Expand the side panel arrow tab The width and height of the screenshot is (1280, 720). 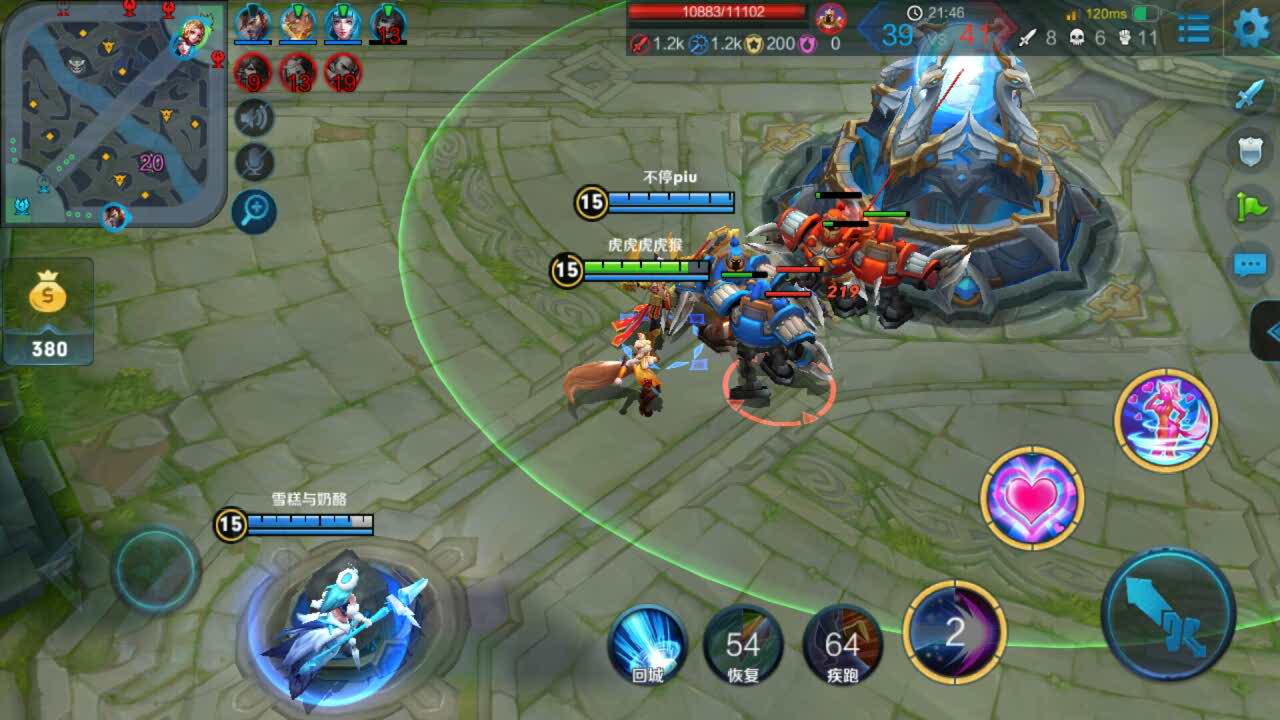1268,330
